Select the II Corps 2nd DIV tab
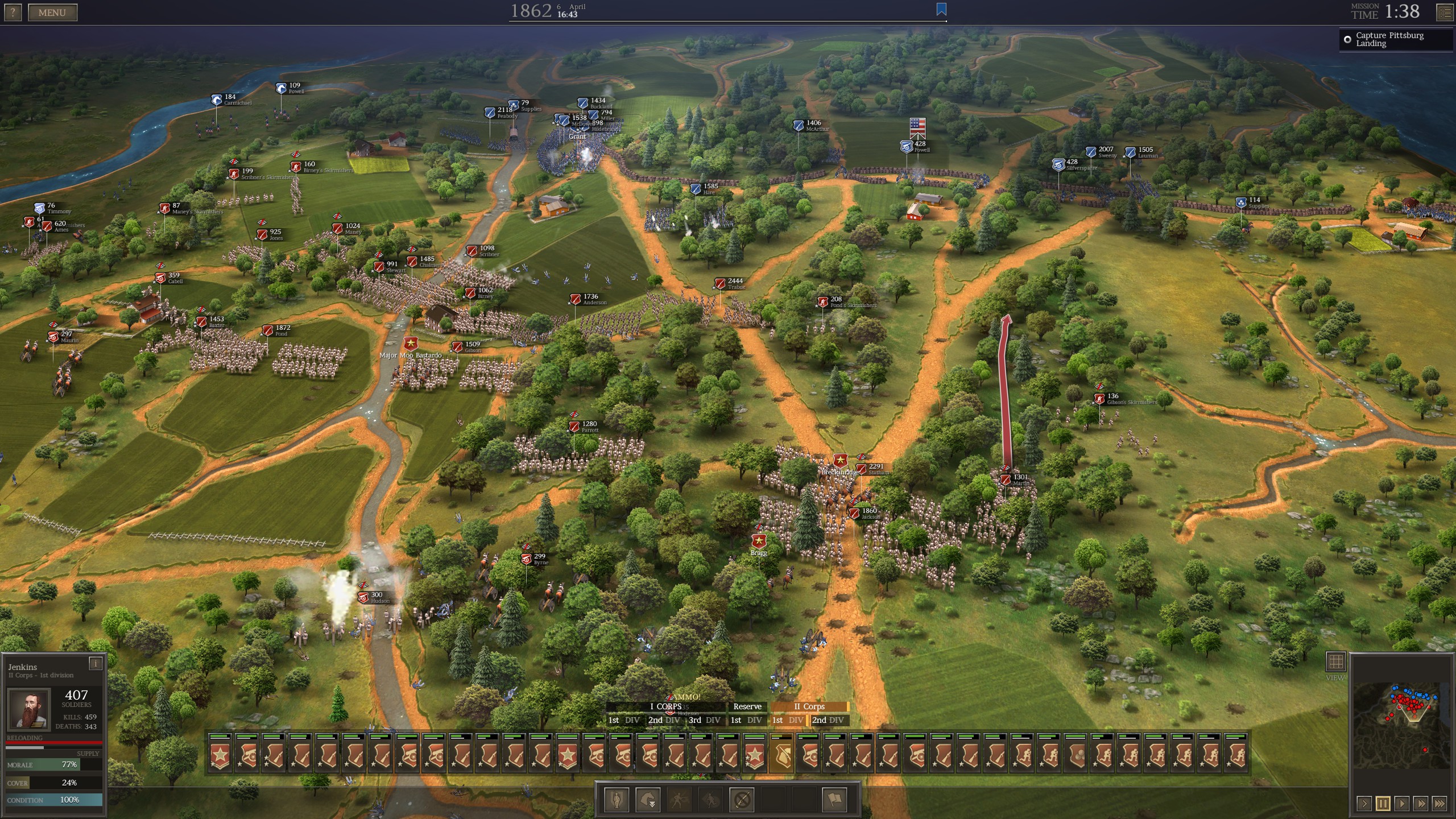Viewport: 1456px width, 819px height. click(x=828, y=720)
